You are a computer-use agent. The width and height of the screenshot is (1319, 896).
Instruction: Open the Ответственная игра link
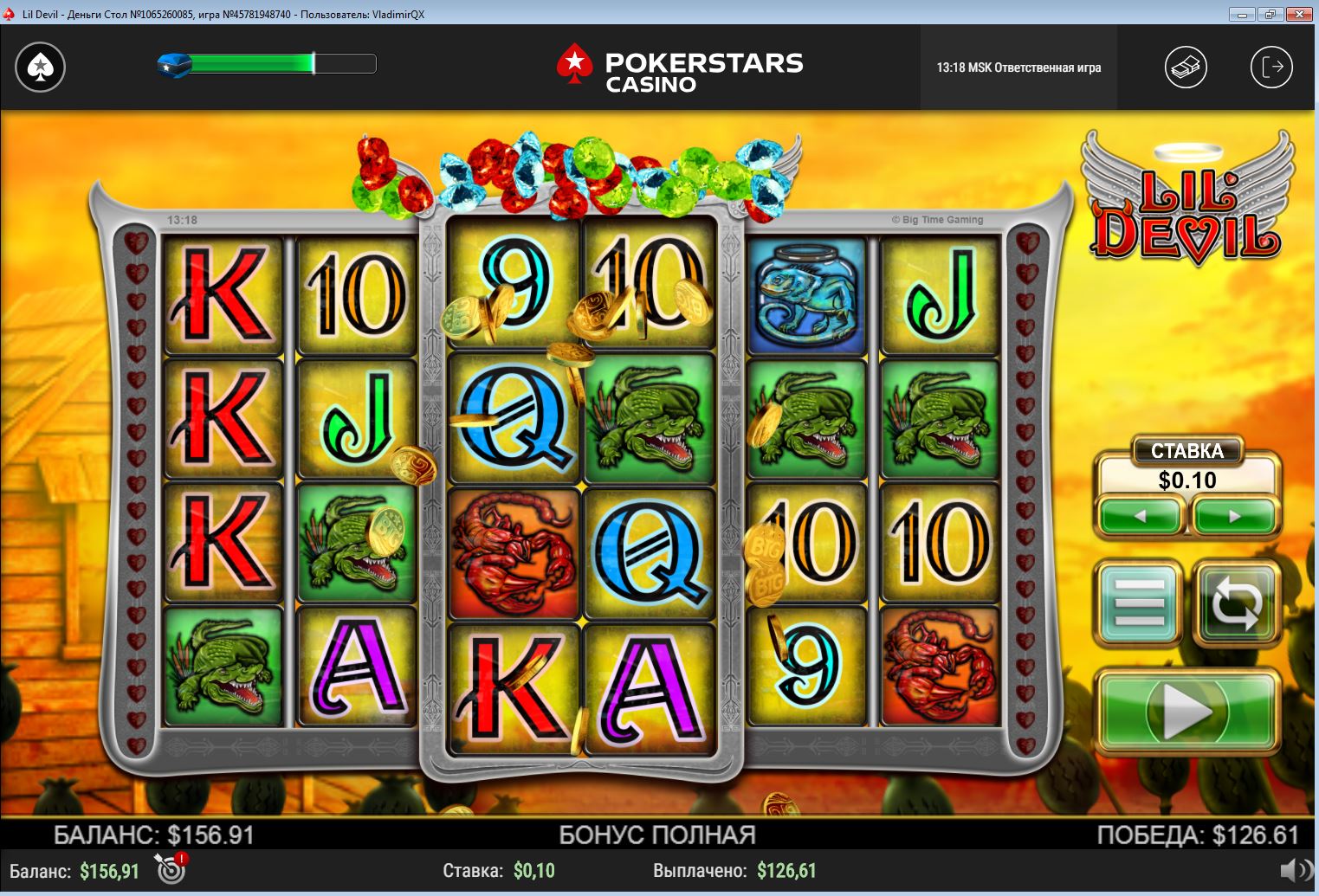tap(1047, 68)
